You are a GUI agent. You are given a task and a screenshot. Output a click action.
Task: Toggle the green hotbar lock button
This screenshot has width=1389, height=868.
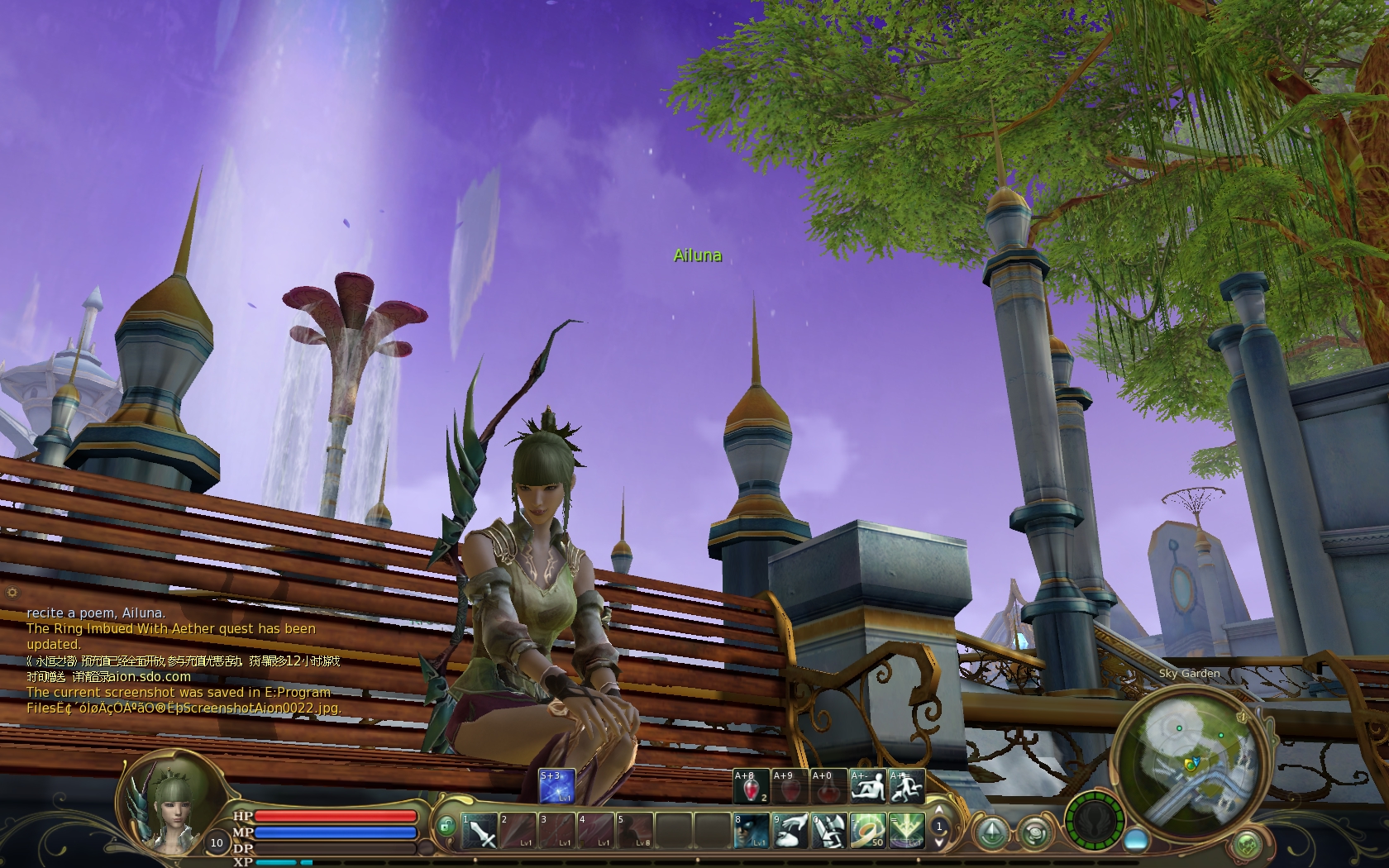(x=446, y=825)
